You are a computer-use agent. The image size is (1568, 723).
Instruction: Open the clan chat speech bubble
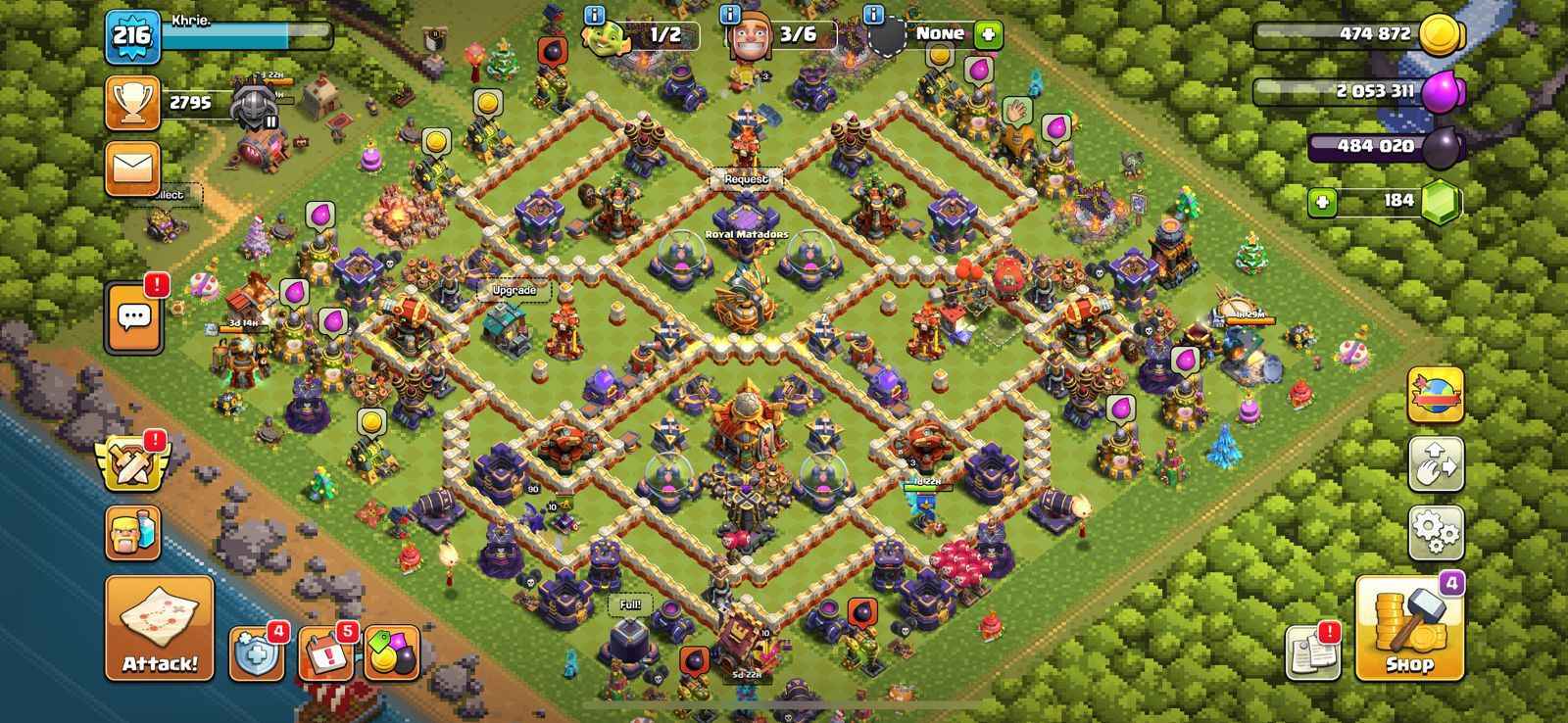coord(134,316)
